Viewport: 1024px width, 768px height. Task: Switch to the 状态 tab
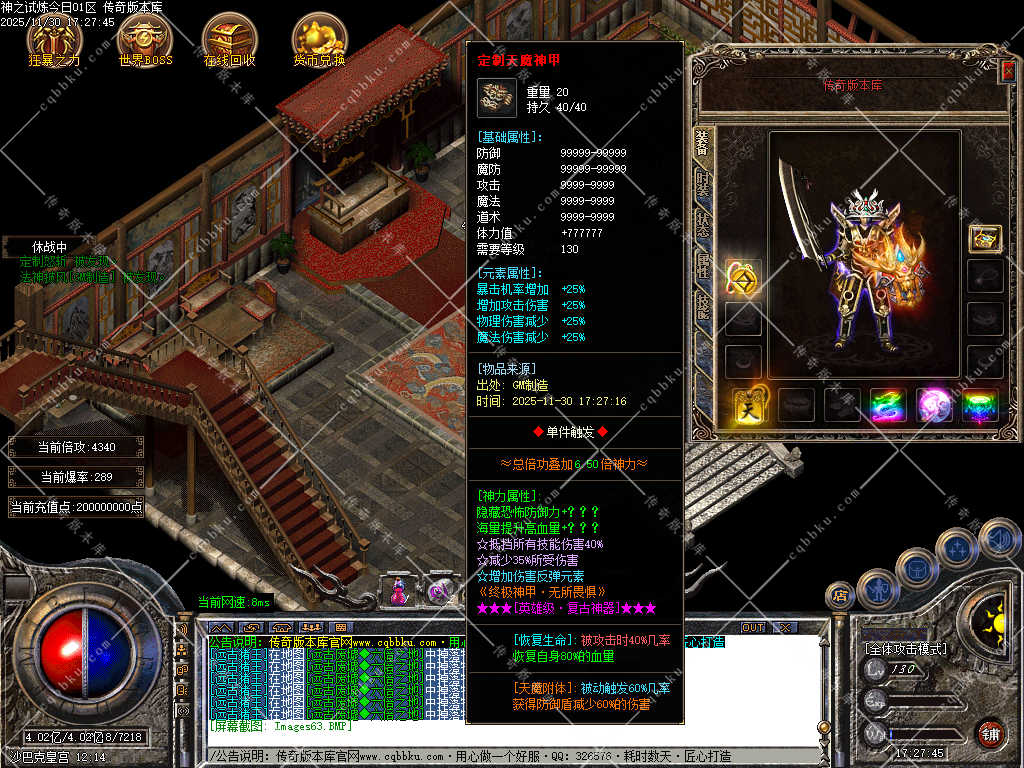coord(703,224)
